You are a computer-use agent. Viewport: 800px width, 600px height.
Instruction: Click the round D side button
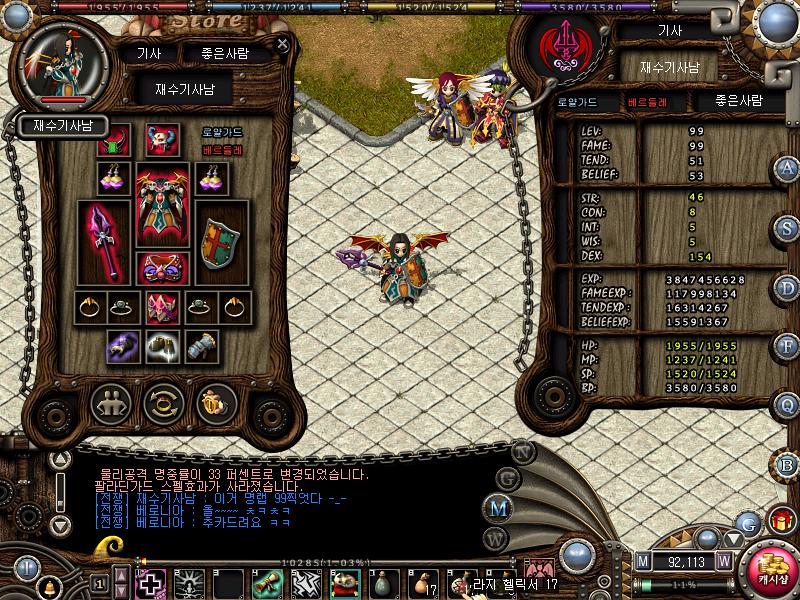tap(787, 287)
